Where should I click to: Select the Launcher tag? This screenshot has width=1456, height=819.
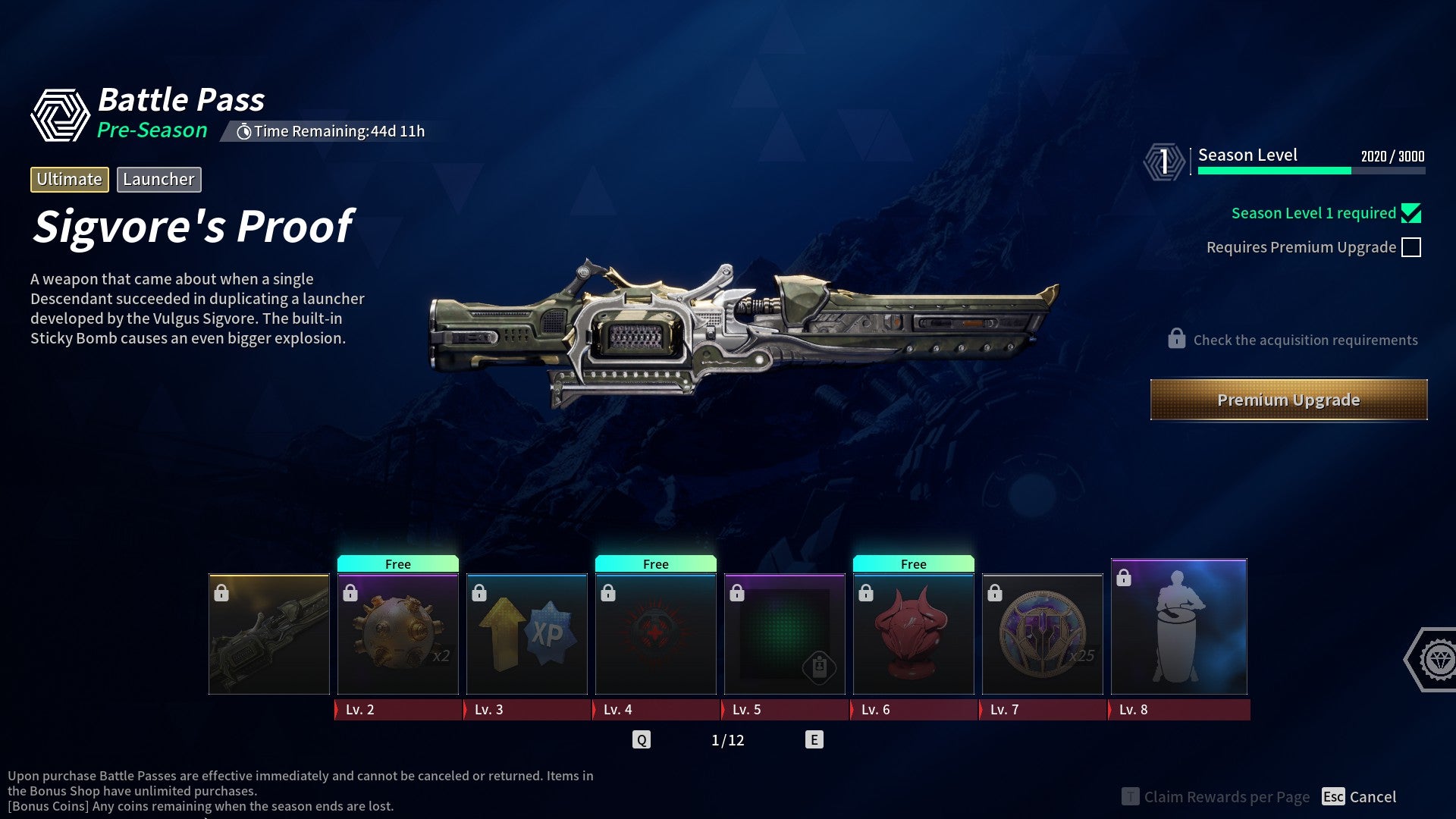[158, 180]
